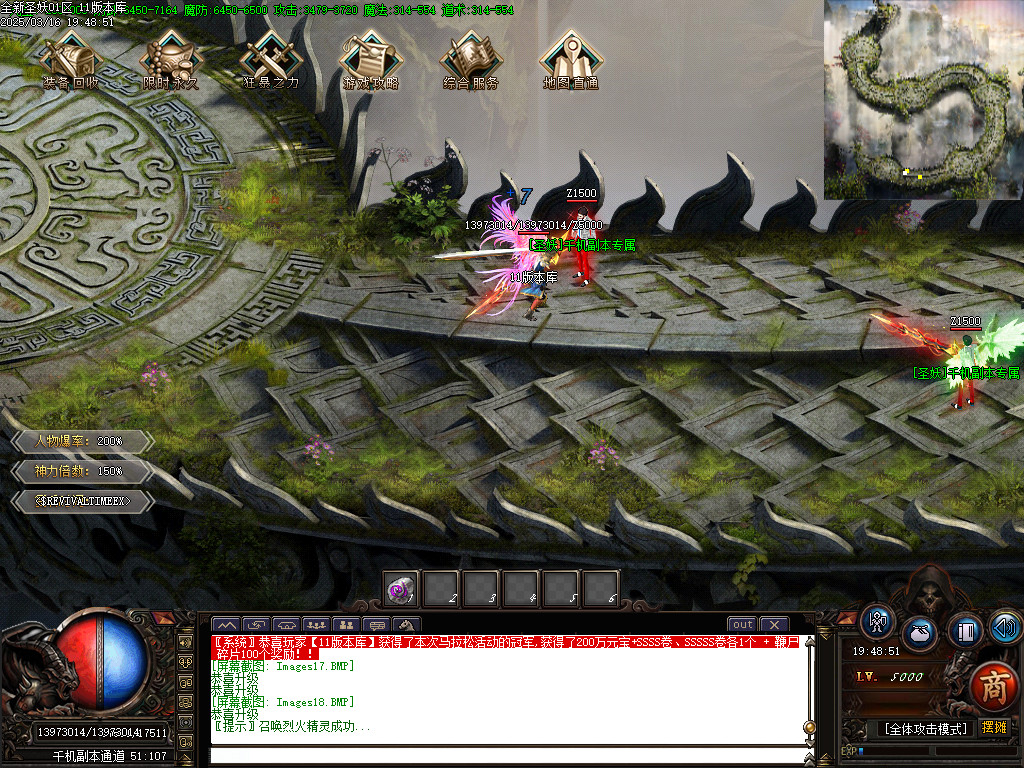Viewport: 1024px width, 768px height.
Task: Open the bag inventory icon
Action: click(920, 633)
